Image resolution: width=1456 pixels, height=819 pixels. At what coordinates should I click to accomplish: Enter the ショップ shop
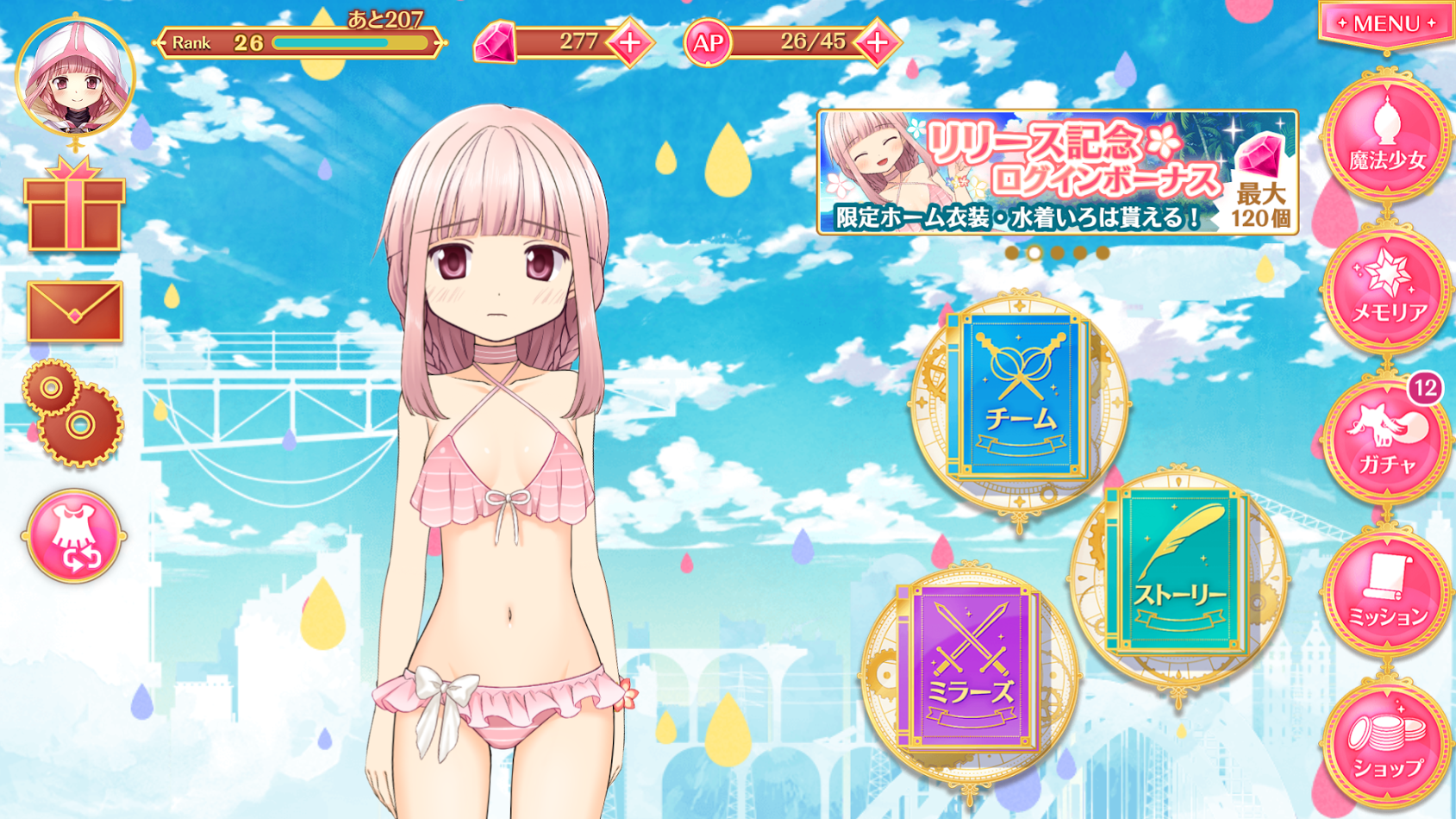click(x=1386, y=743)
